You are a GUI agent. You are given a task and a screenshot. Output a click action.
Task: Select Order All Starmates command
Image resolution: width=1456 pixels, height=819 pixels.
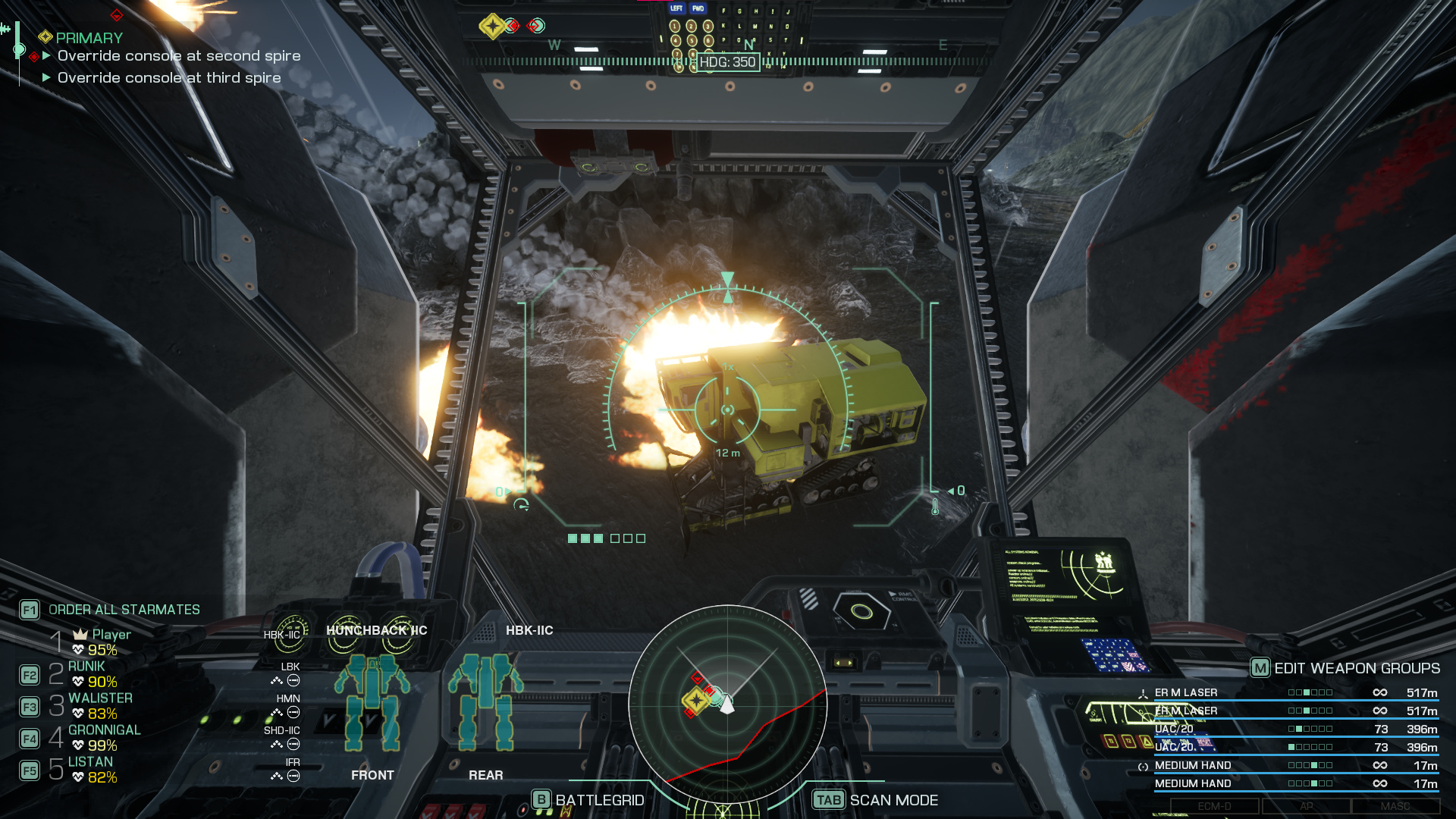pyautogui.click(x=124, y=610)
